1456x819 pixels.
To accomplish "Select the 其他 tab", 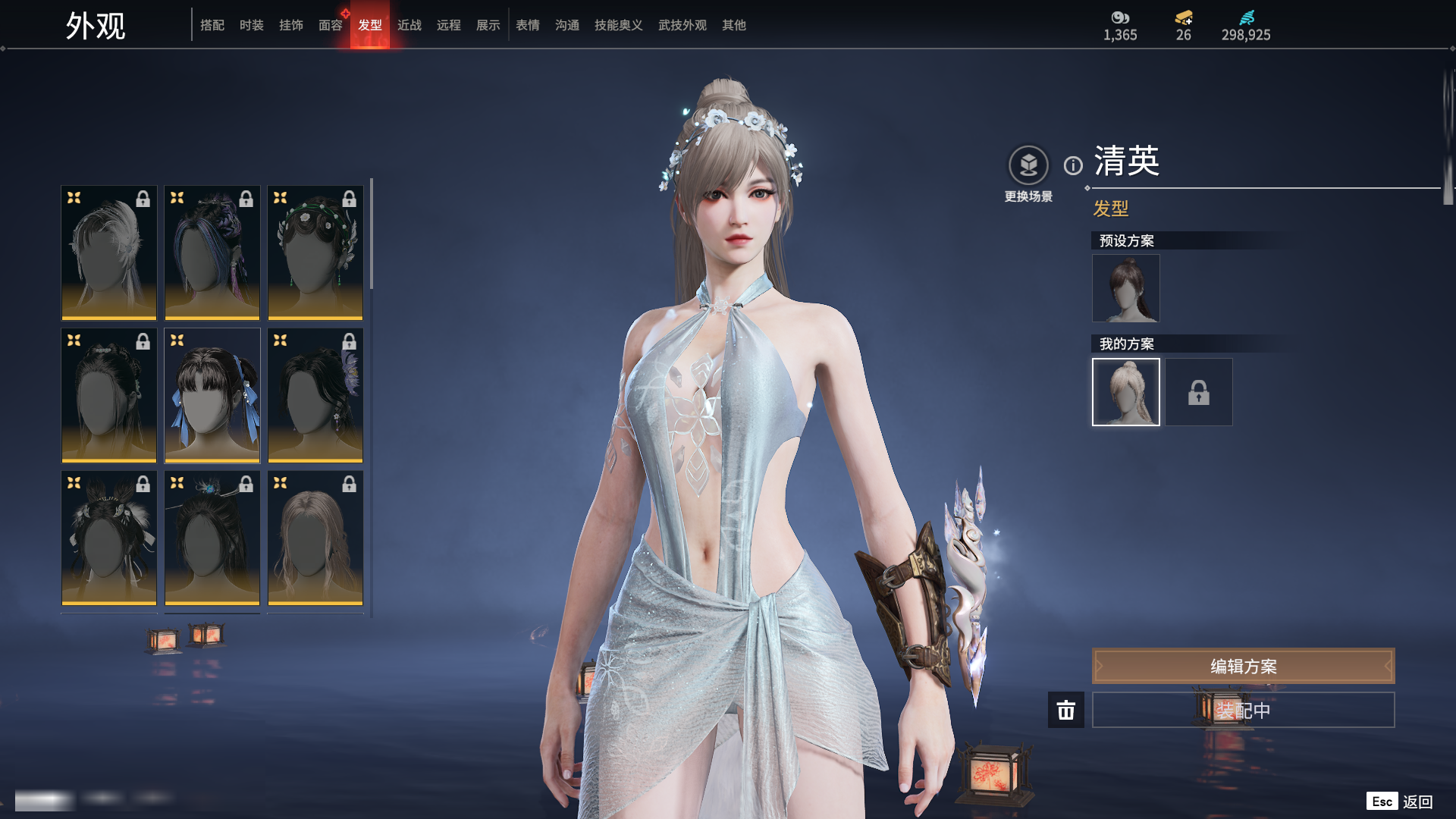I will [x=734, y=25].
